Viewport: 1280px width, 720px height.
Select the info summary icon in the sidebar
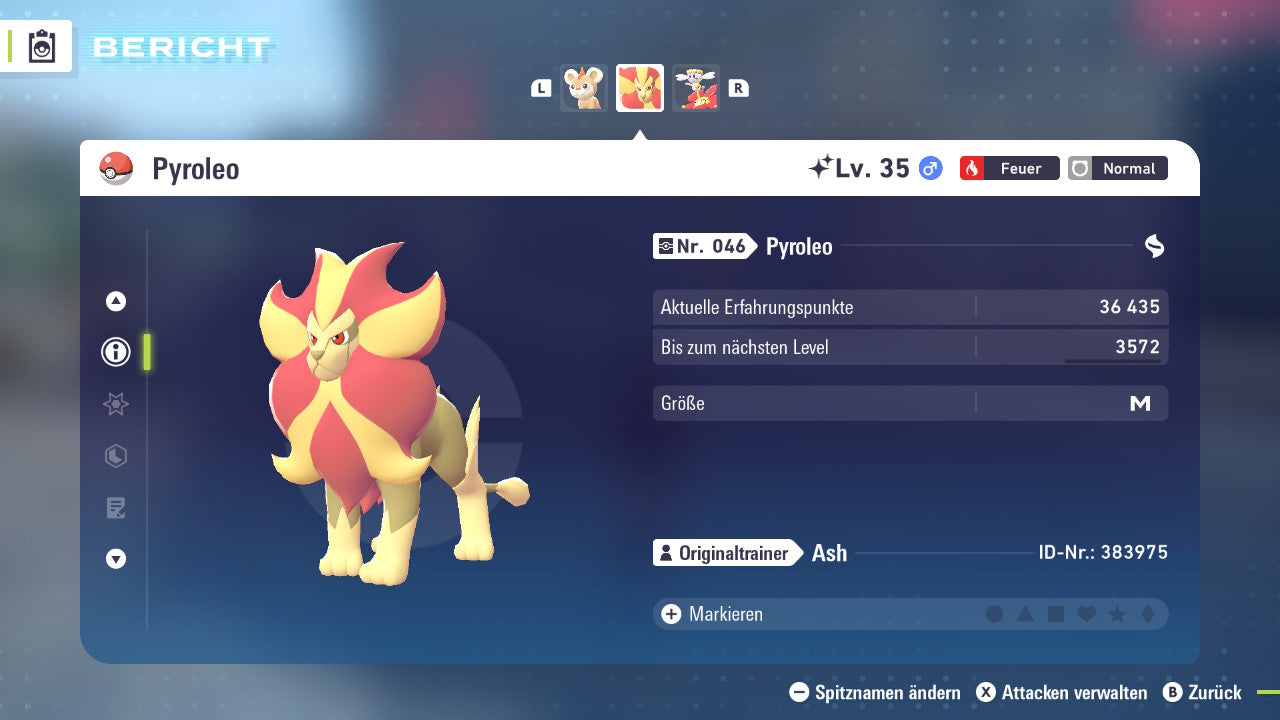pos(115,352)
